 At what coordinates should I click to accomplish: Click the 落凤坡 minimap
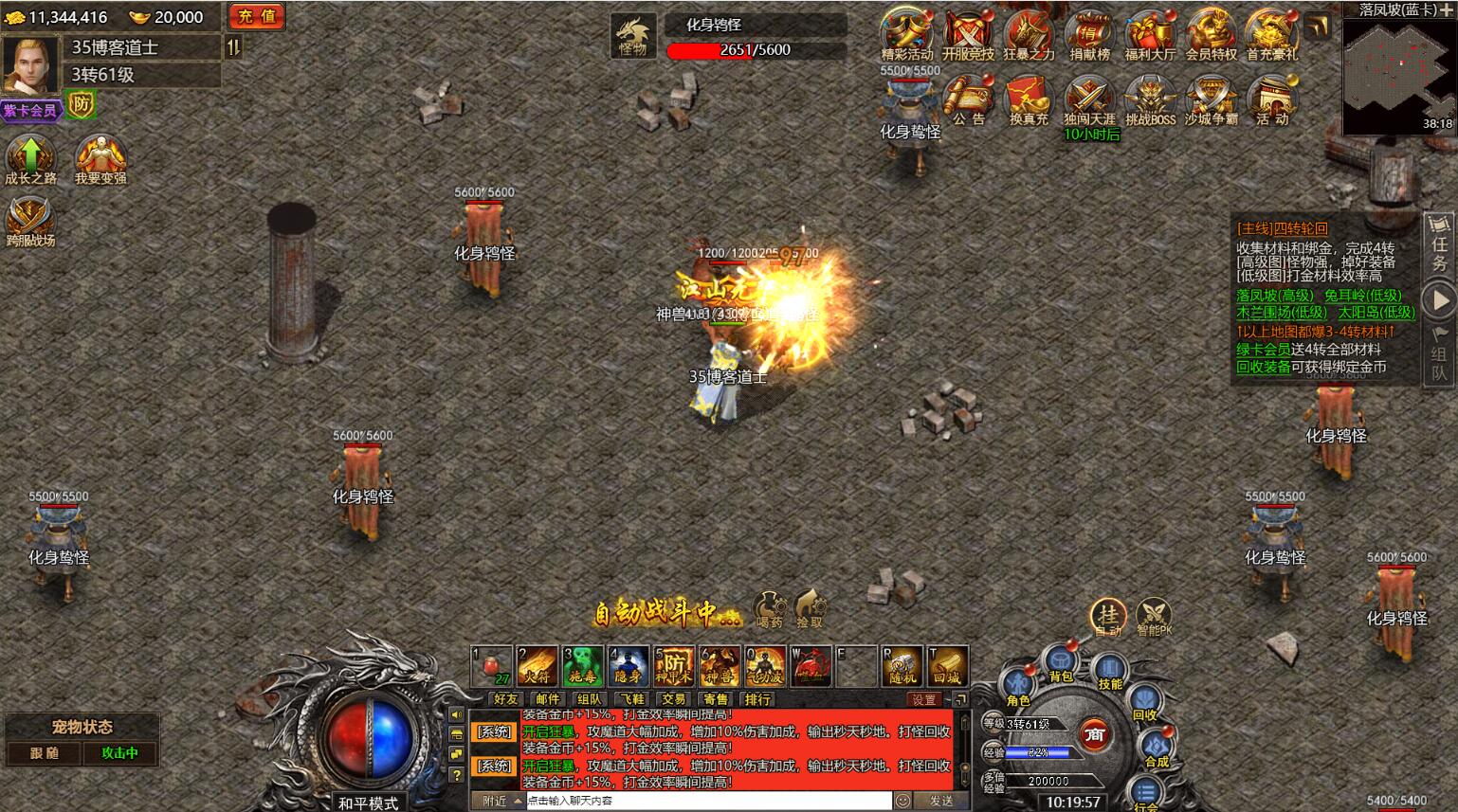click(x=1398, y=76)
